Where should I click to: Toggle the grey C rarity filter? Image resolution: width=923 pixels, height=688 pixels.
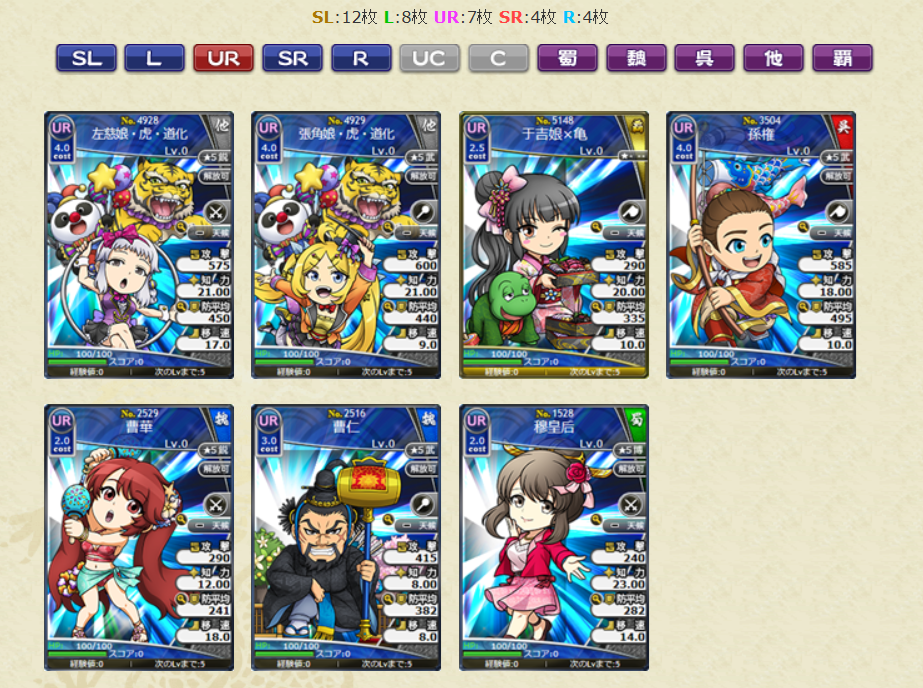pyautogui.click(x=498, y=58)
